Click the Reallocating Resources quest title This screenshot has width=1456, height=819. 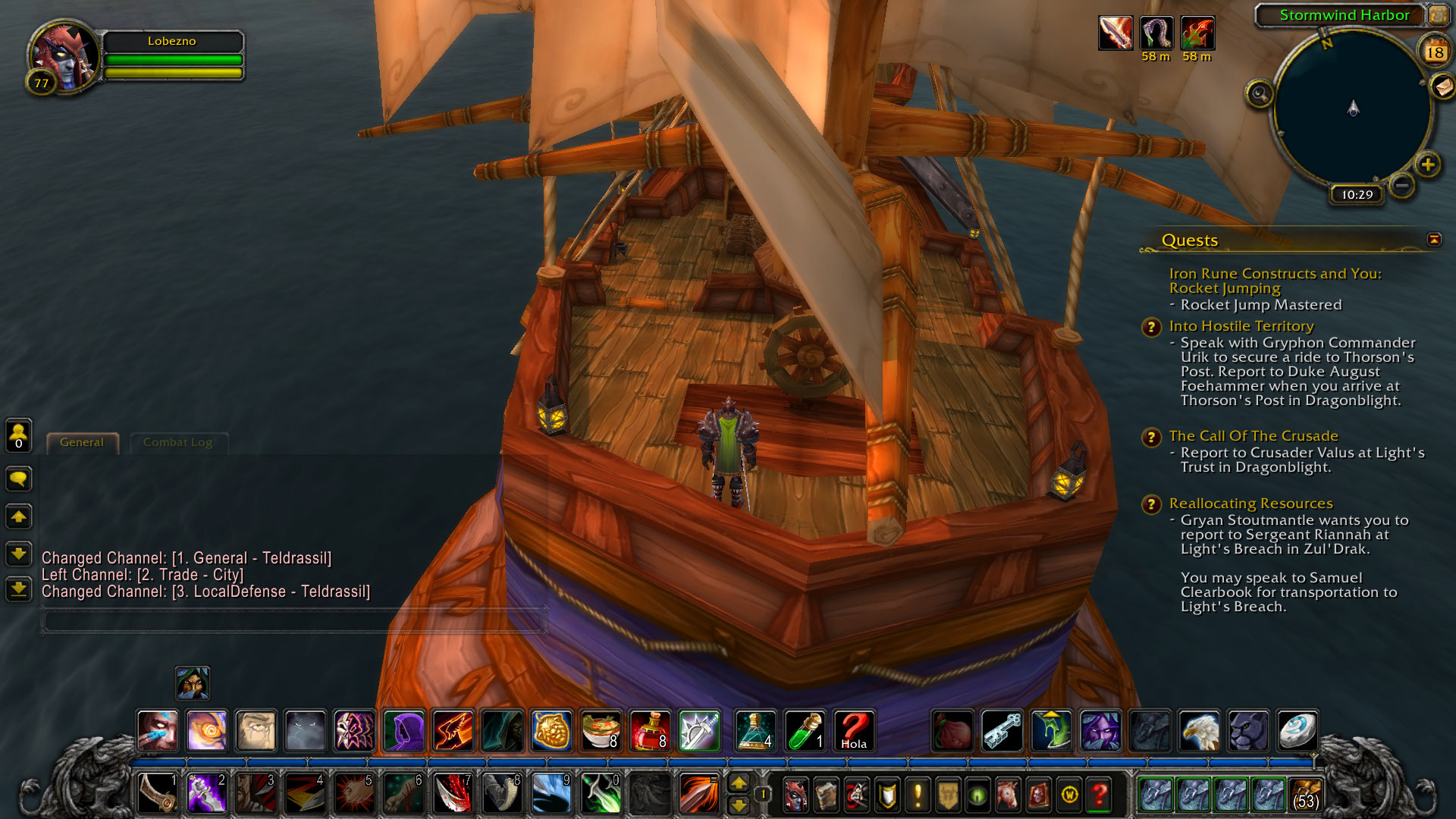1250,504
